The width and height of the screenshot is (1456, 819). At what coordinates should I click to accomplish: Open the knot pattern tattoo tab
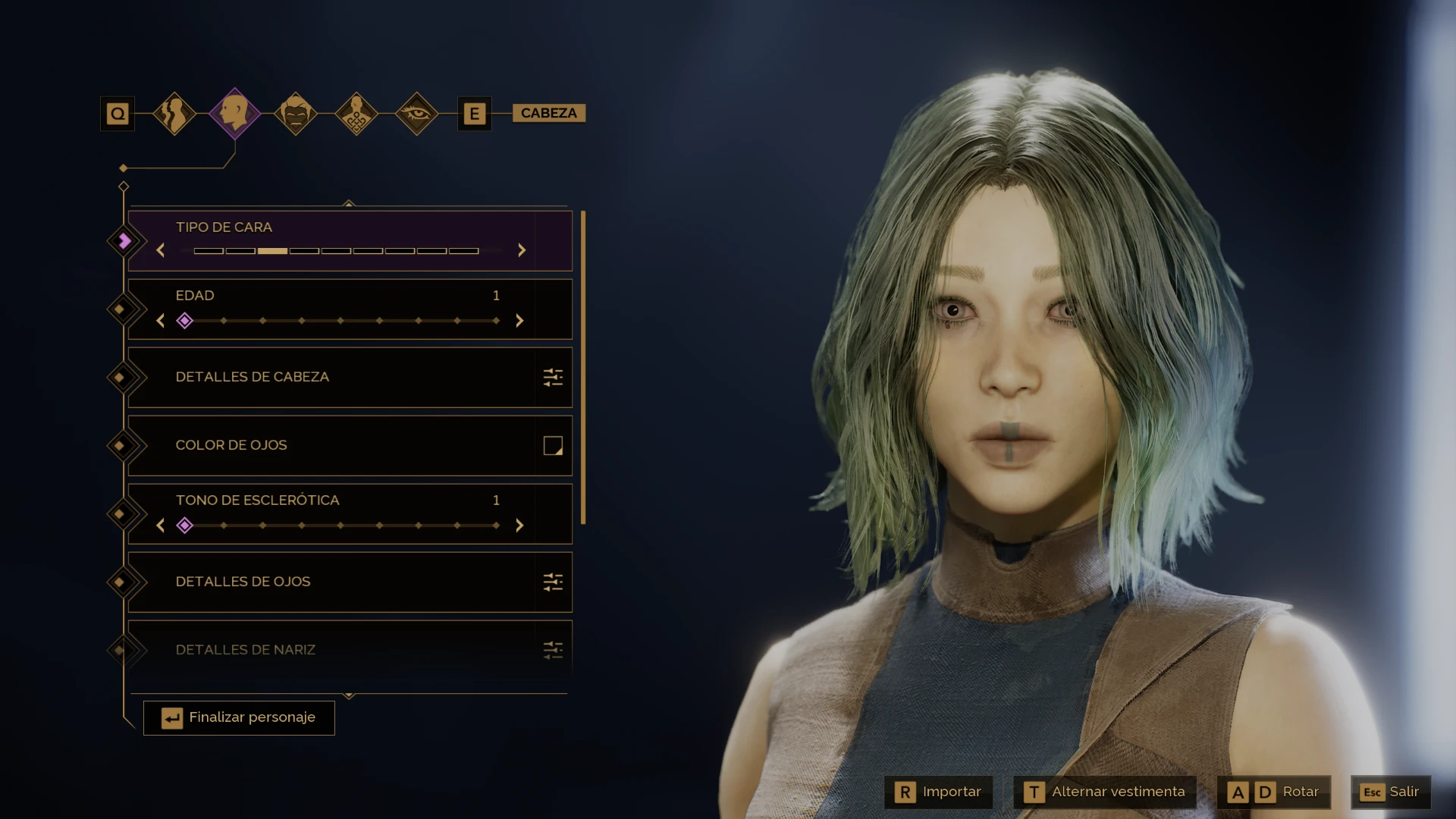pyautogui.click(x=356, y=114)
